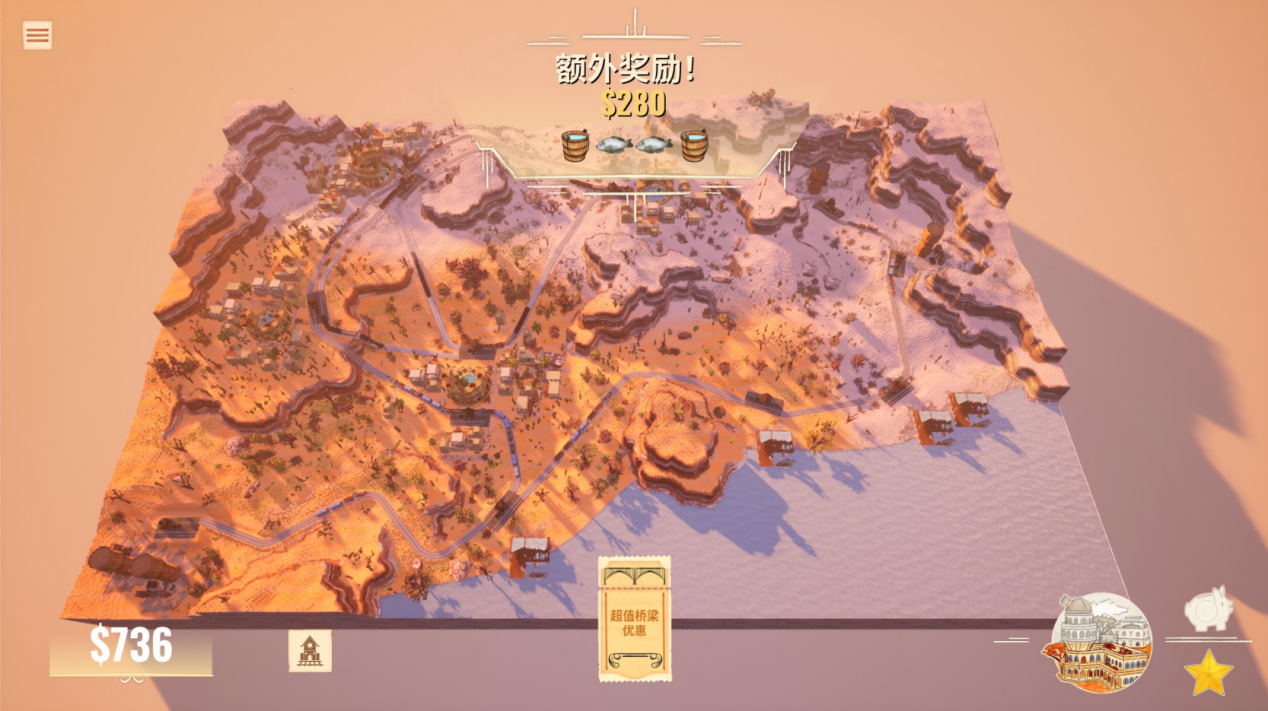Open the piggy bank icon

point(1207,610)
